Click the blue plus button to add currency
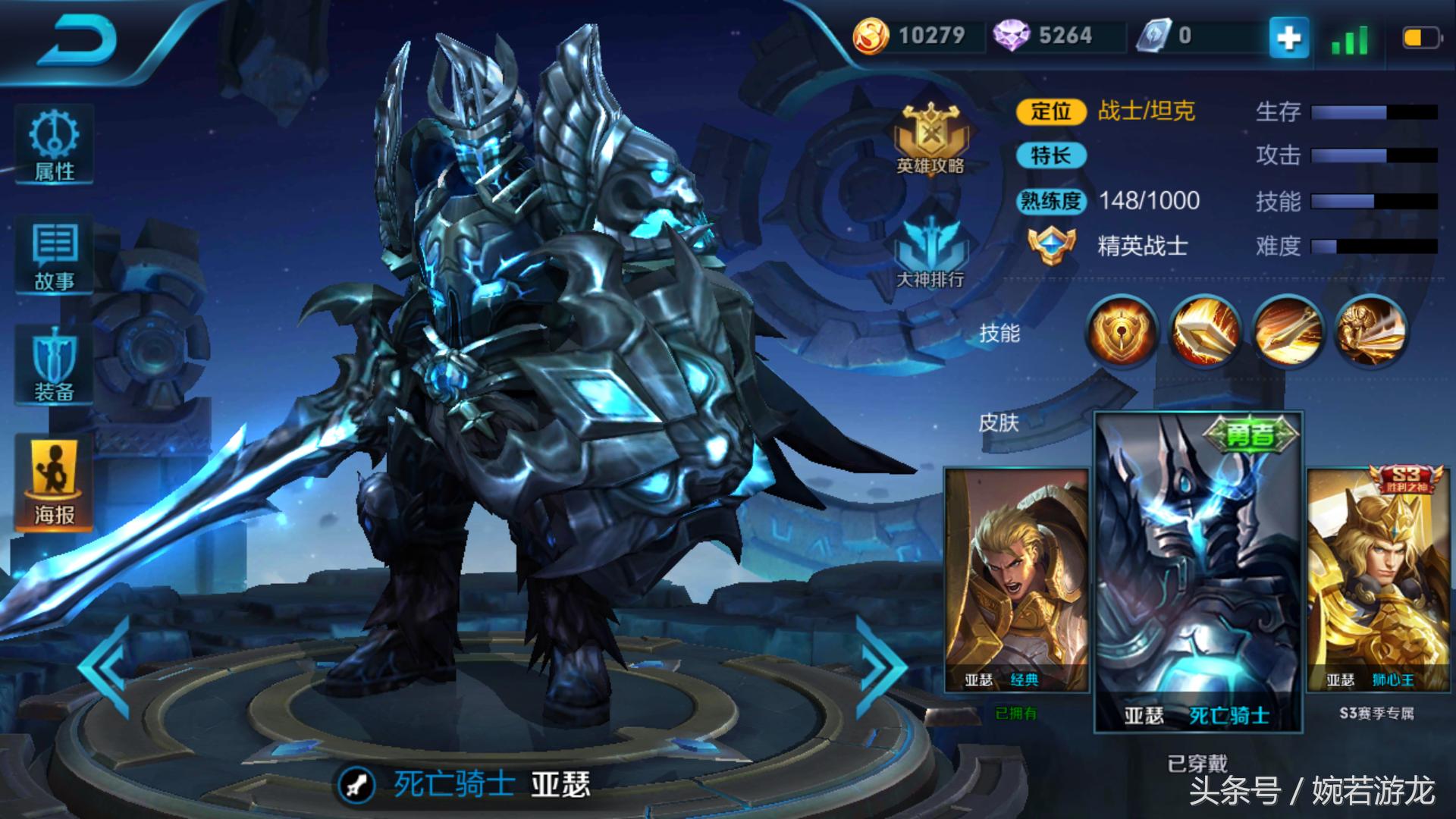1456x819 pixels. pyautogui.click(x=1289, y=36)
